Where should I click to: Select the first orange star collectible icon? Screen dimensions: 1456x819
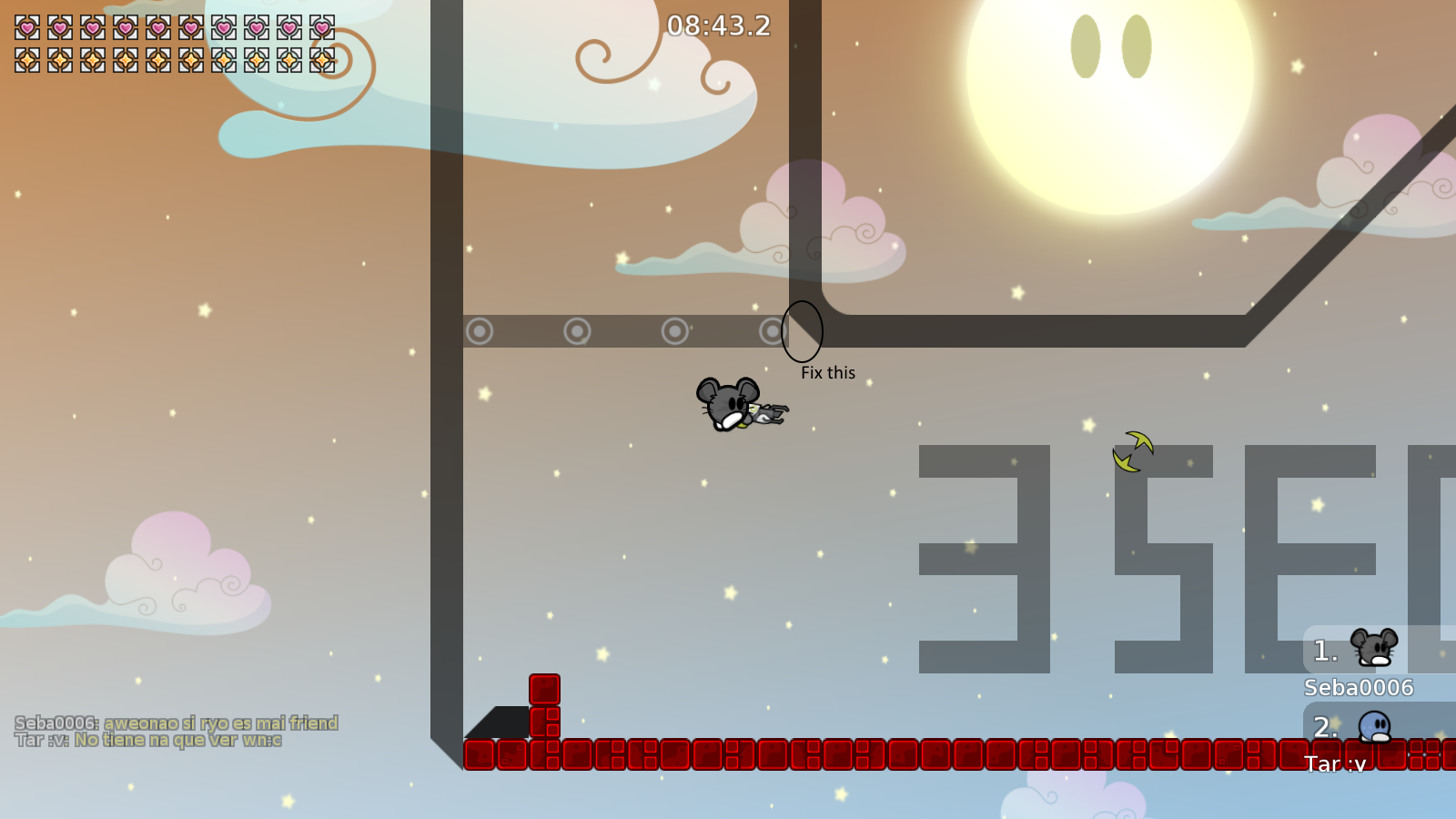click(25, 60)
